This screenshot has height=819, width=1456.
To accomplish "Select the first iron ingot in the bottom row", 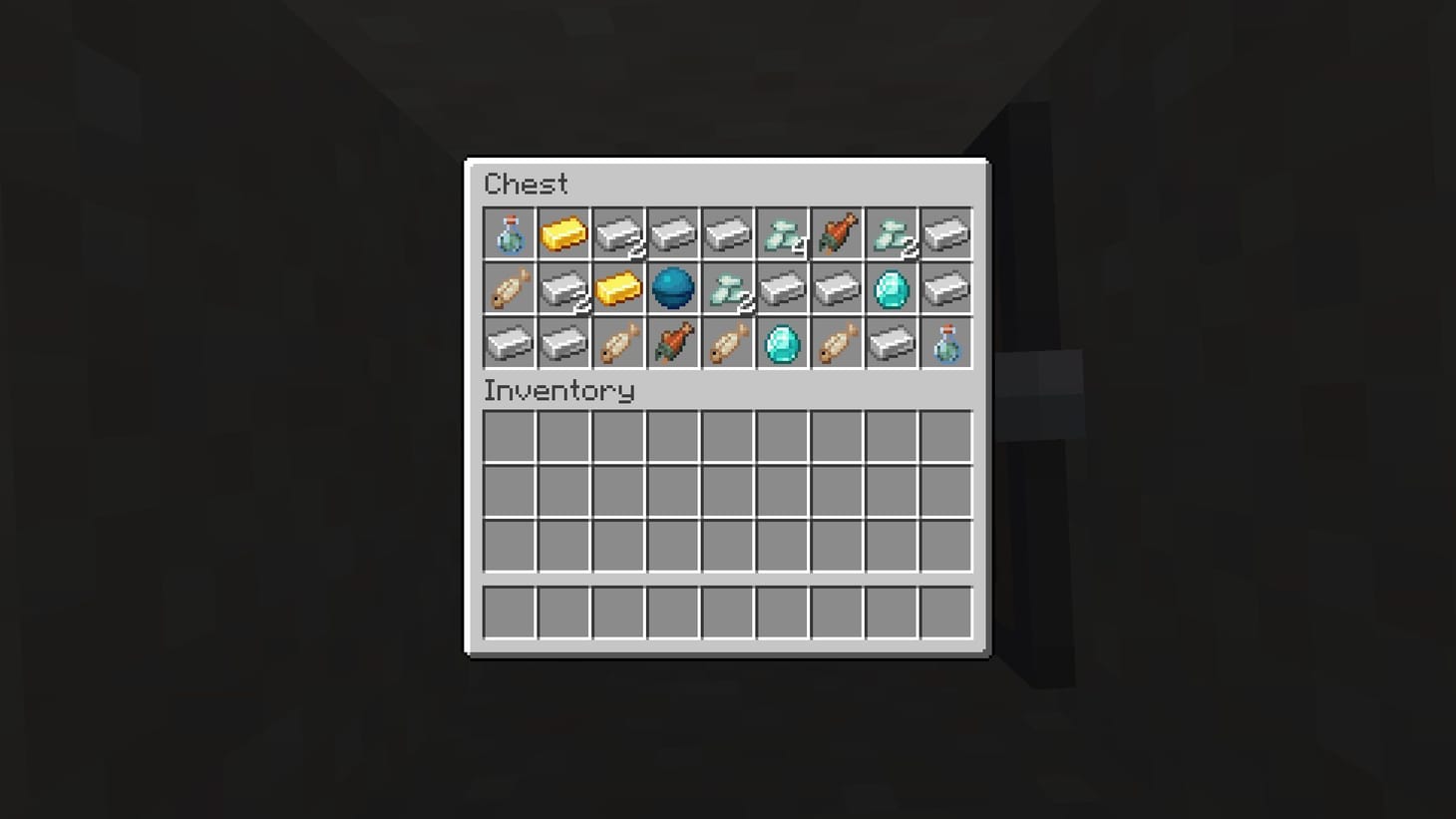I will pyautogui.click(x=509, y=343).
